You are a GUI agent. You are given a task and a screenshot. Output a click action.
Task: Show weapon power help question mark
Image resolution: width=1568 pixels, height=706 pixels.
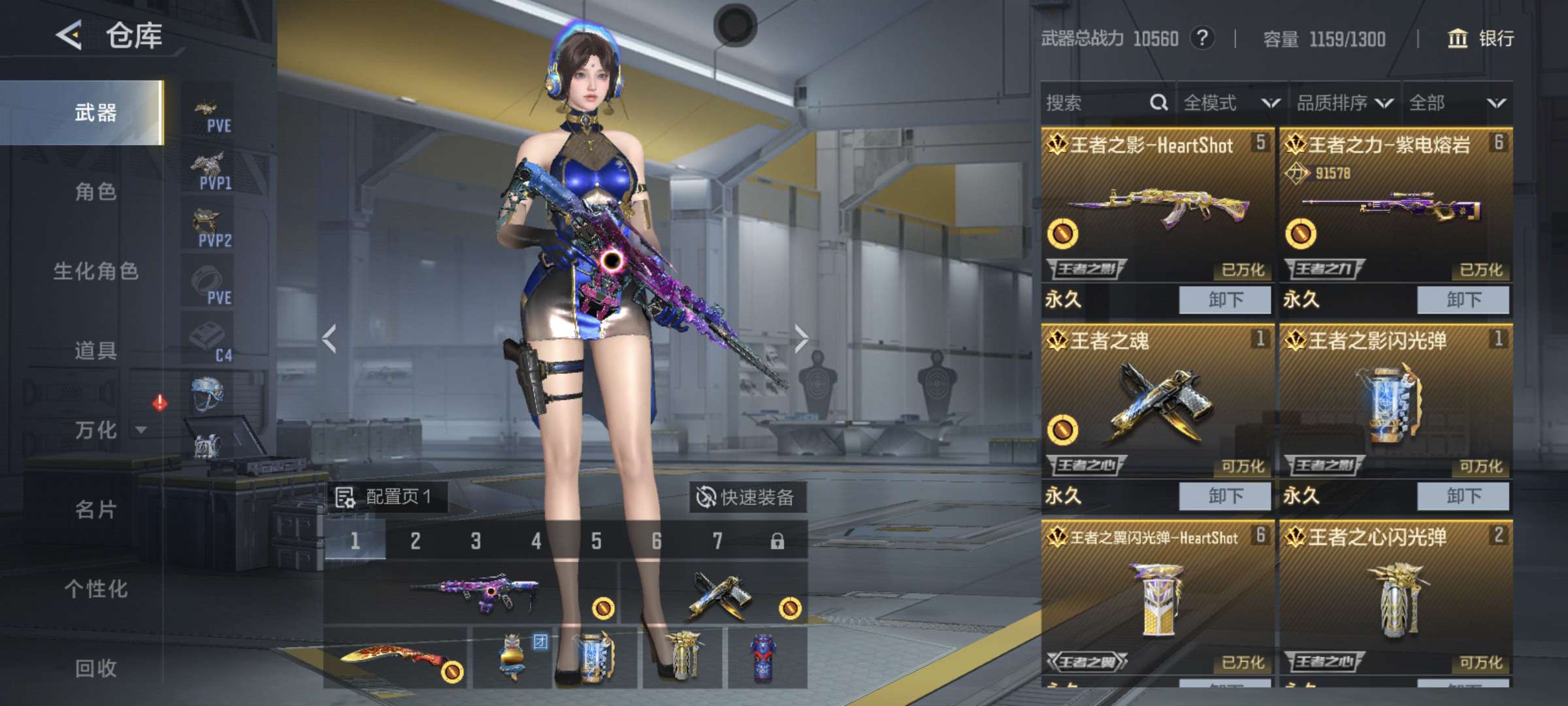1202,39
